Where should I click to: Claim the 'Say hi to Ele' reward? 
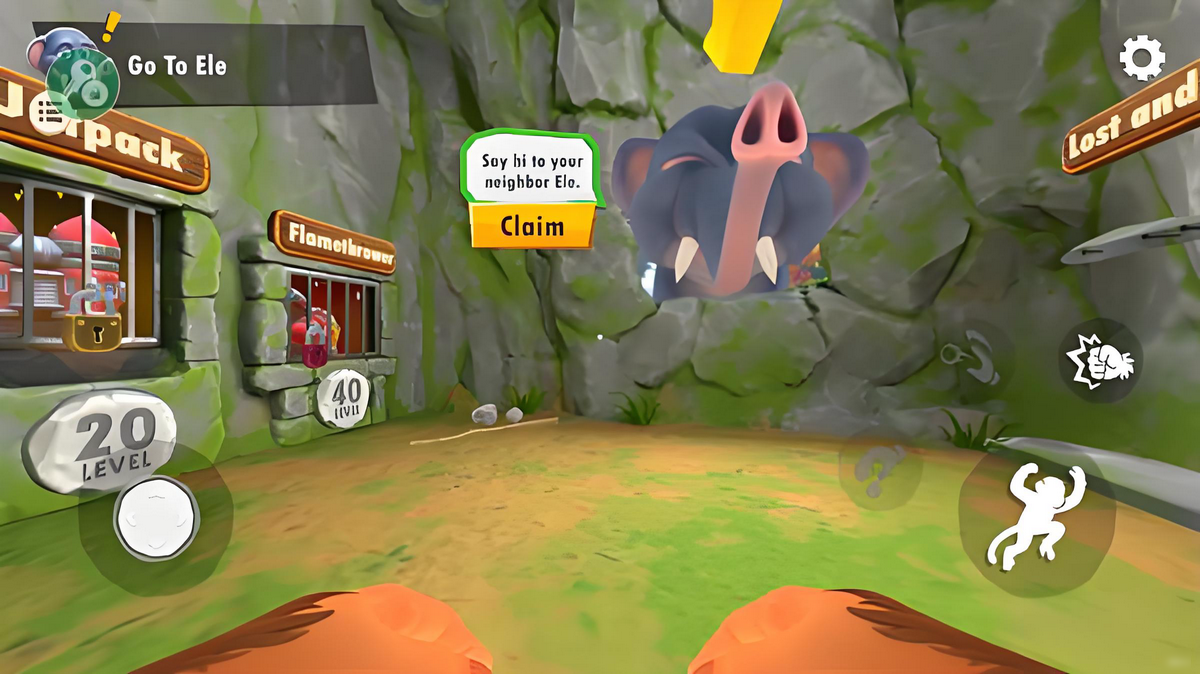tap(532, 226)
